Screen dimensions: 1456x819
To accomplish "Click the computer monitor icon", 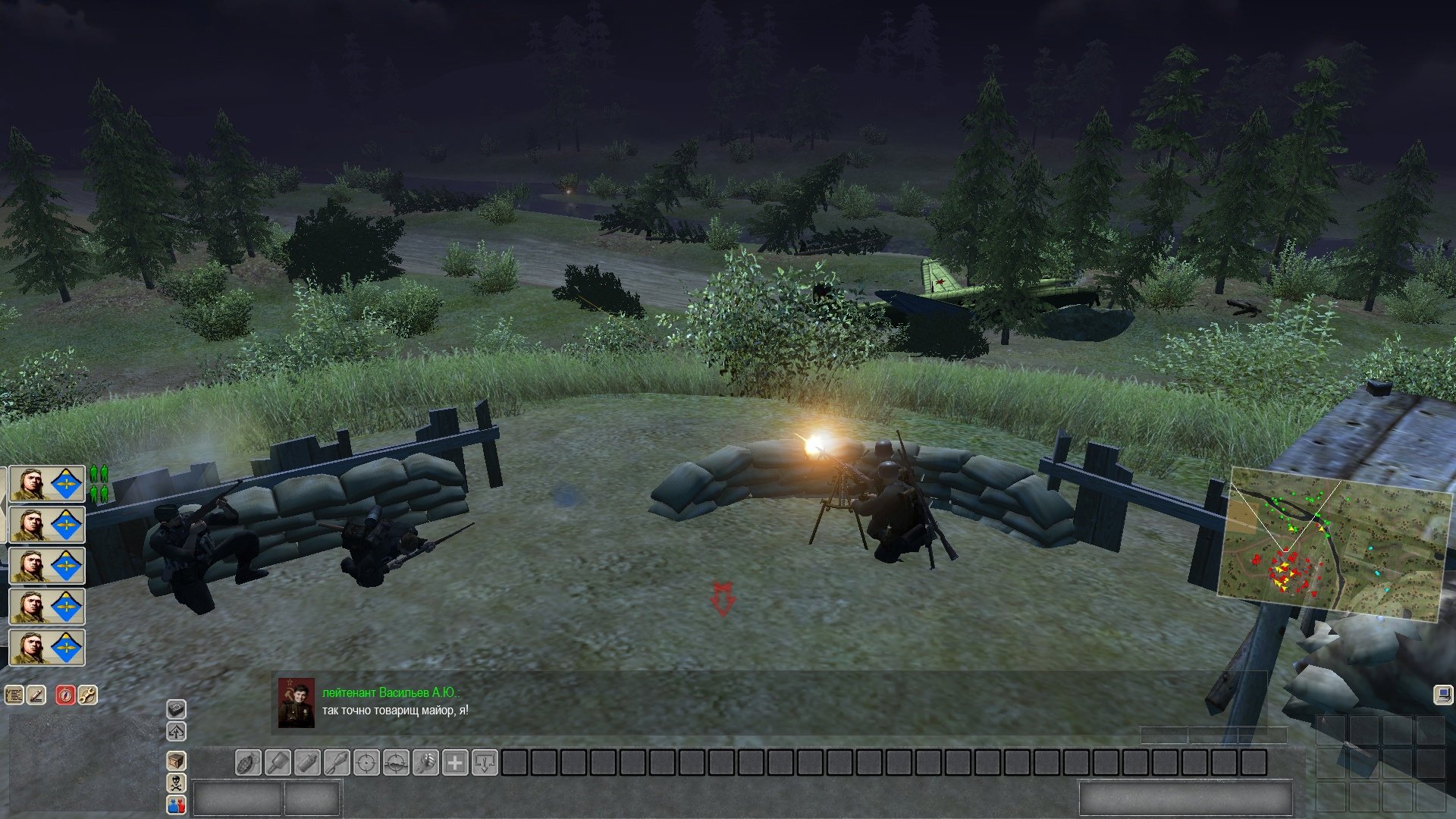I will point(1442,695).
